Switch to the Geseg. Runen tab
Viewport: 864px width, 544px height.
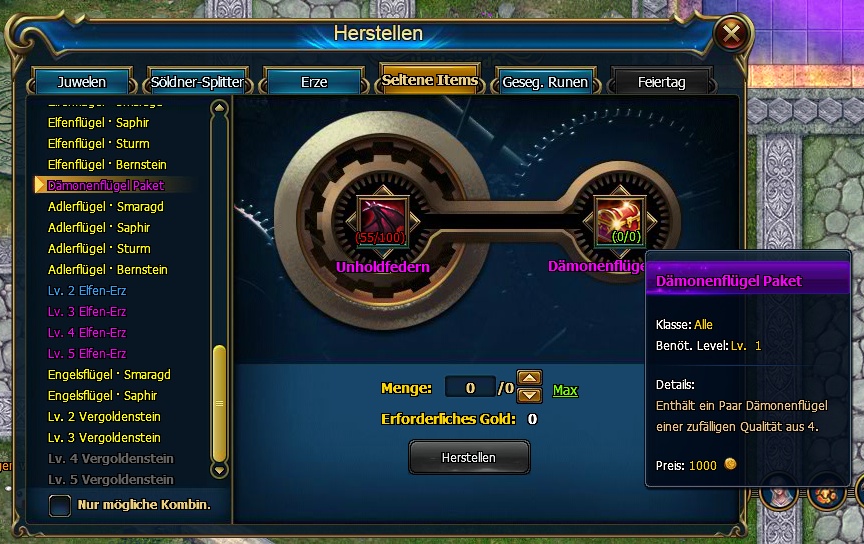545,82
